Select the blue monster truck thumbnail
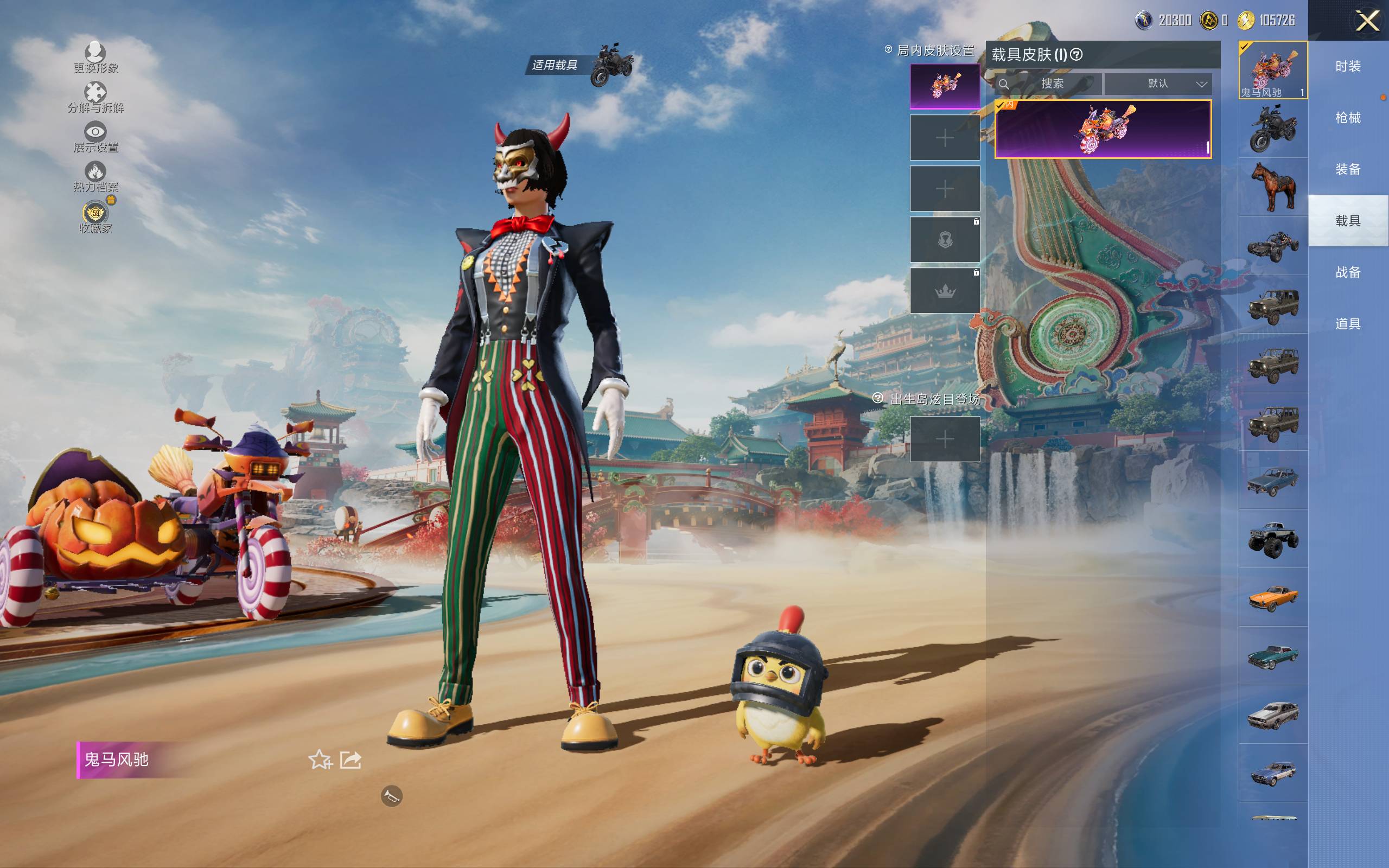1389x868 pixels. tap(1273, 539)
